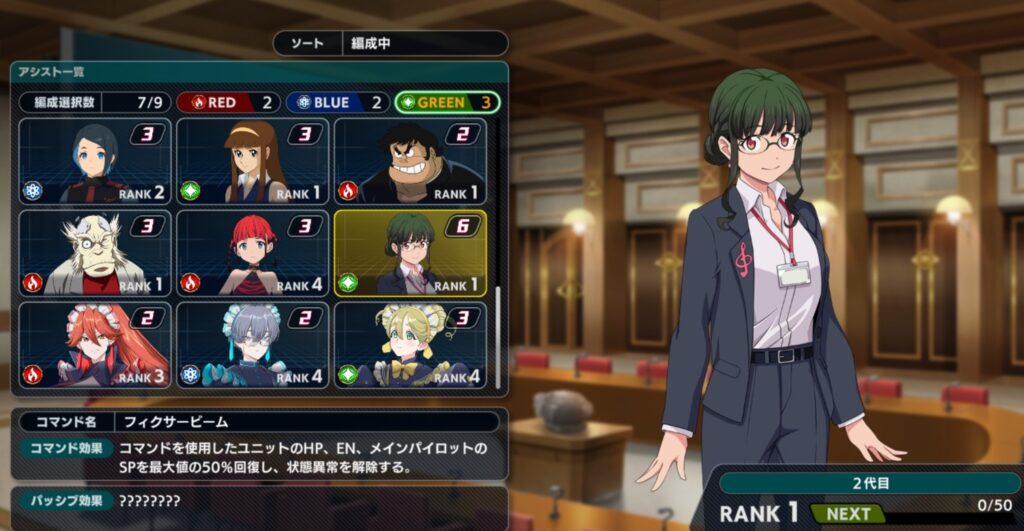Select the grinning black-haired man card
The height and width of the screenshot is (531, 1024).
[410, 162]
